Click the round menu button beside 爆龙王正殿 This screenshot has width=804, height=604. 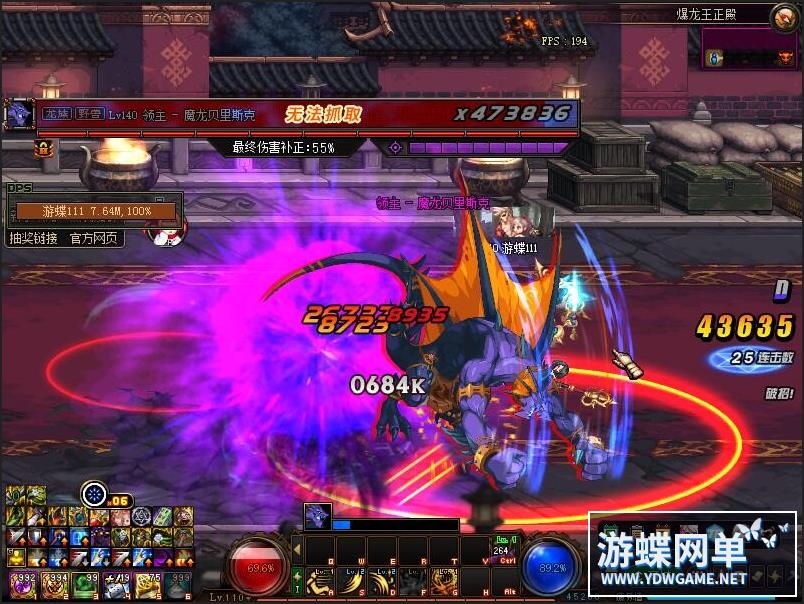784,15
